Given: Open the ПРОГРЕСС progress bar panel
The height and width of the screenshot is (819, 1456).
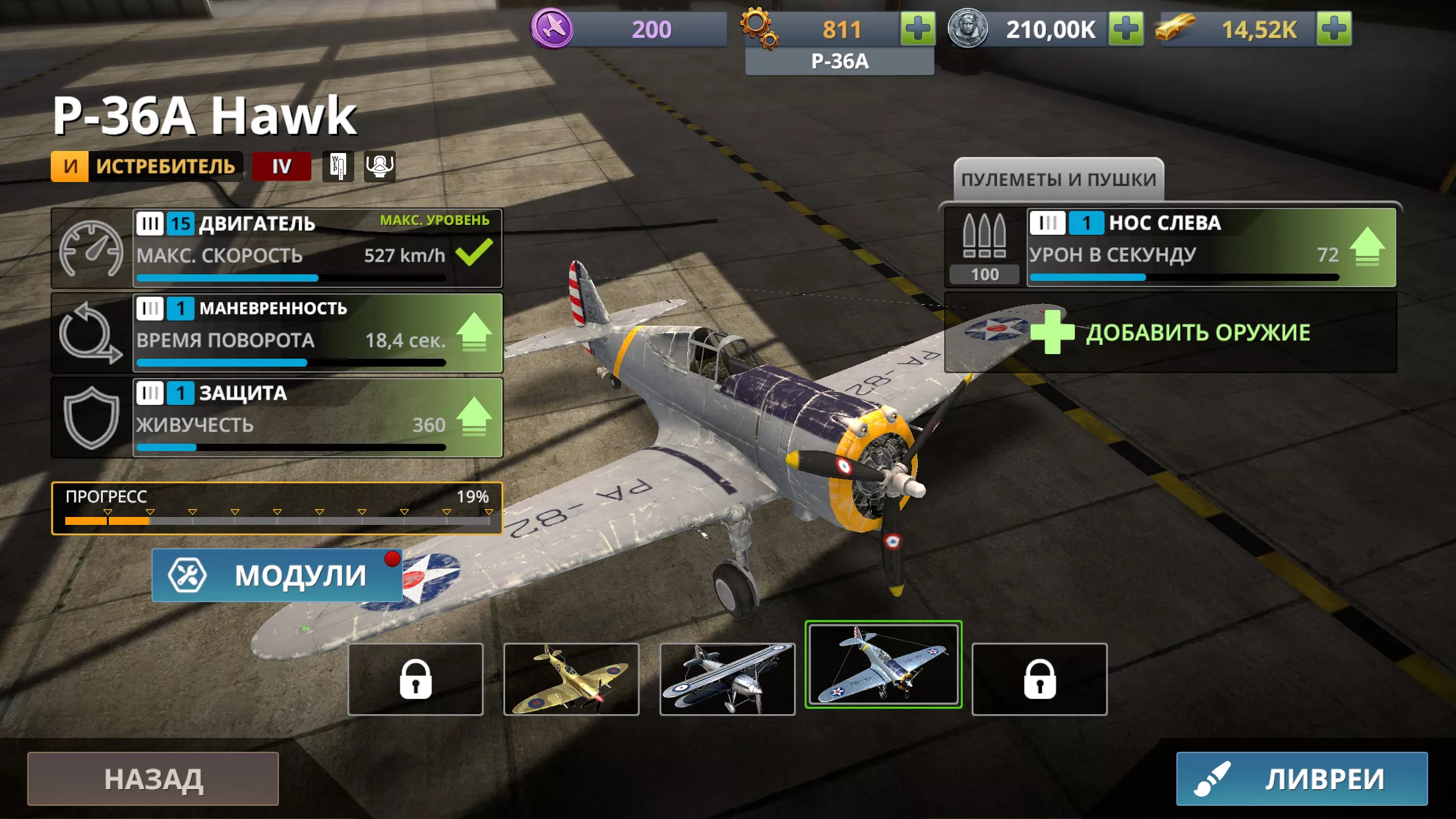Looking at the screenshot, I should click(277, 508).
